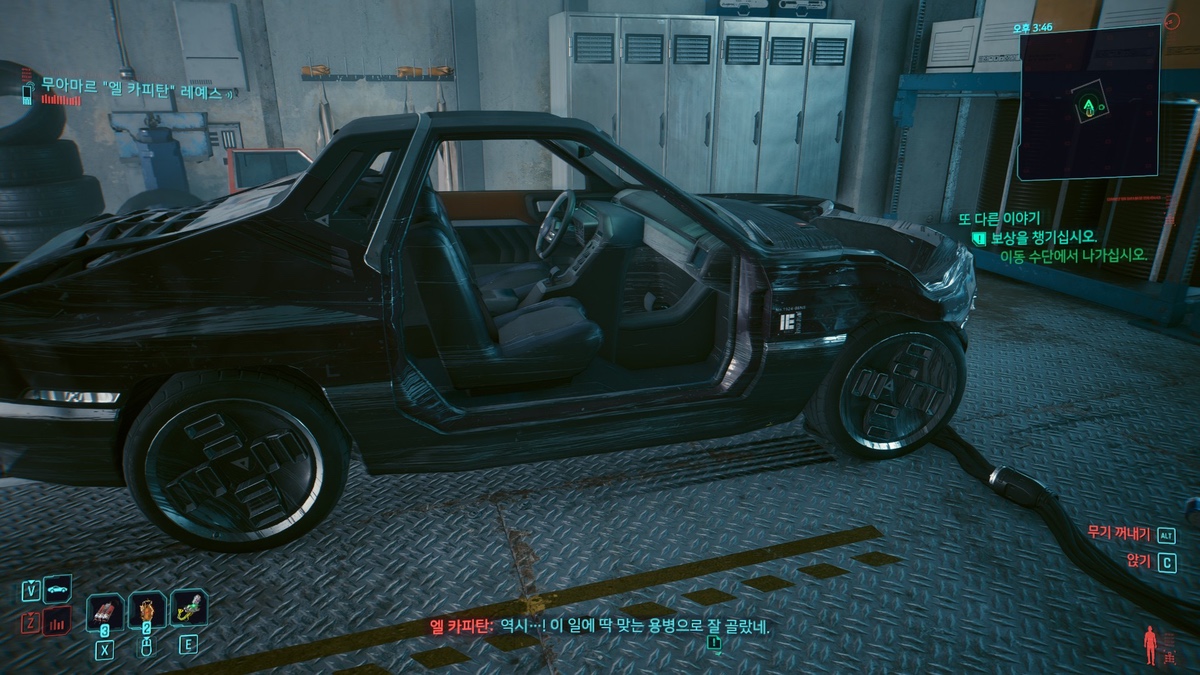Click the '이동 수단에서 나가십시오' objective

1072,256
